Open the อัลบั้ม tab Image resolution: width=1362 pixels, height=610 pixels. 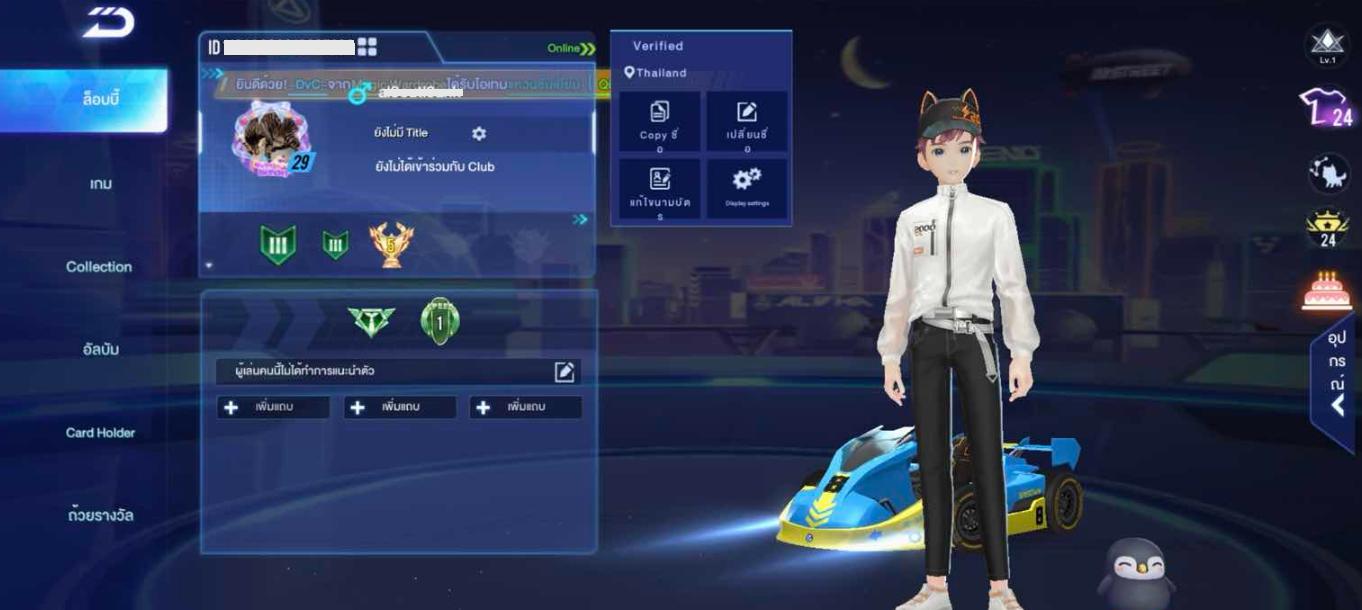click(x=100, y=350)
